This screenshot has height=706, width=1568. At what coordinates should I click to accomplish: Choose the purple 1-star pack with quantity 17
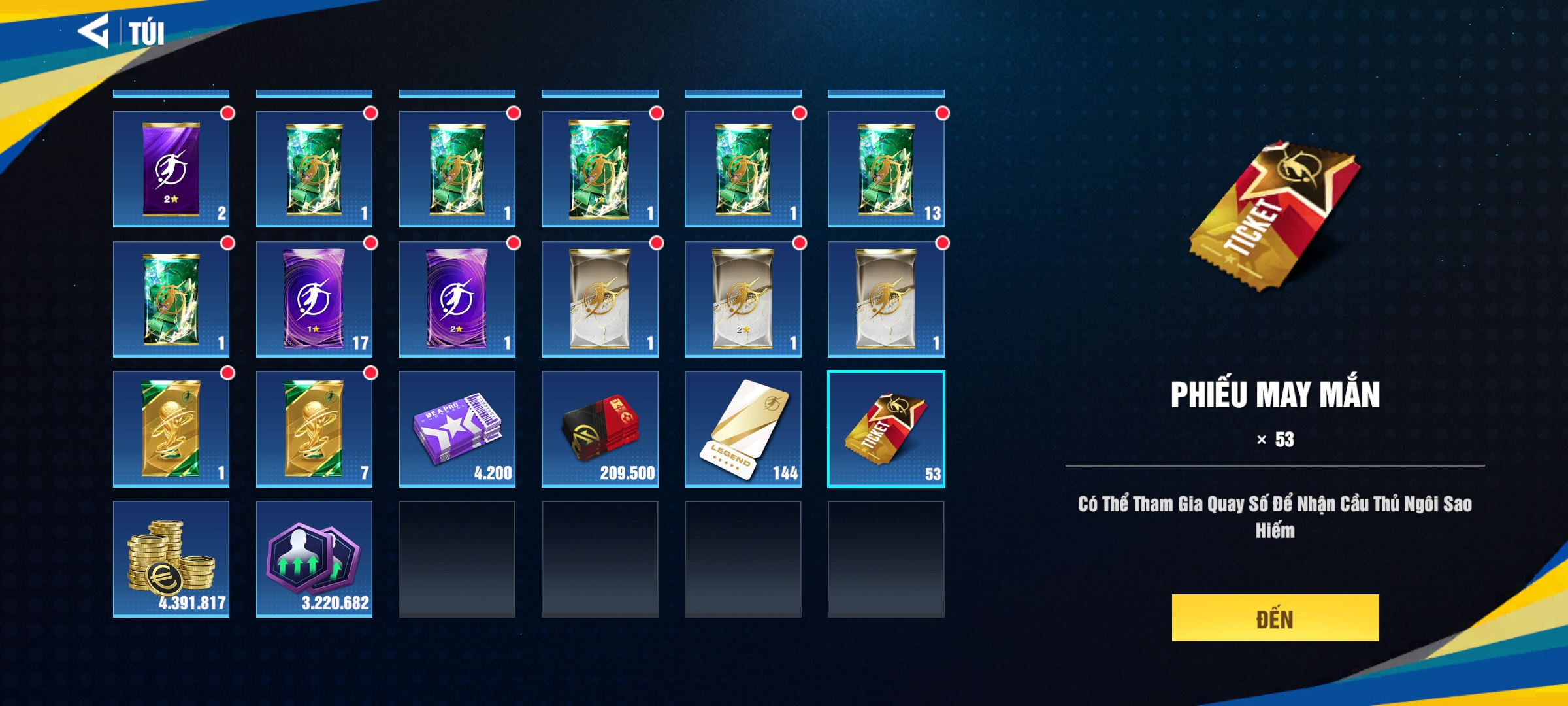point(314,299)
